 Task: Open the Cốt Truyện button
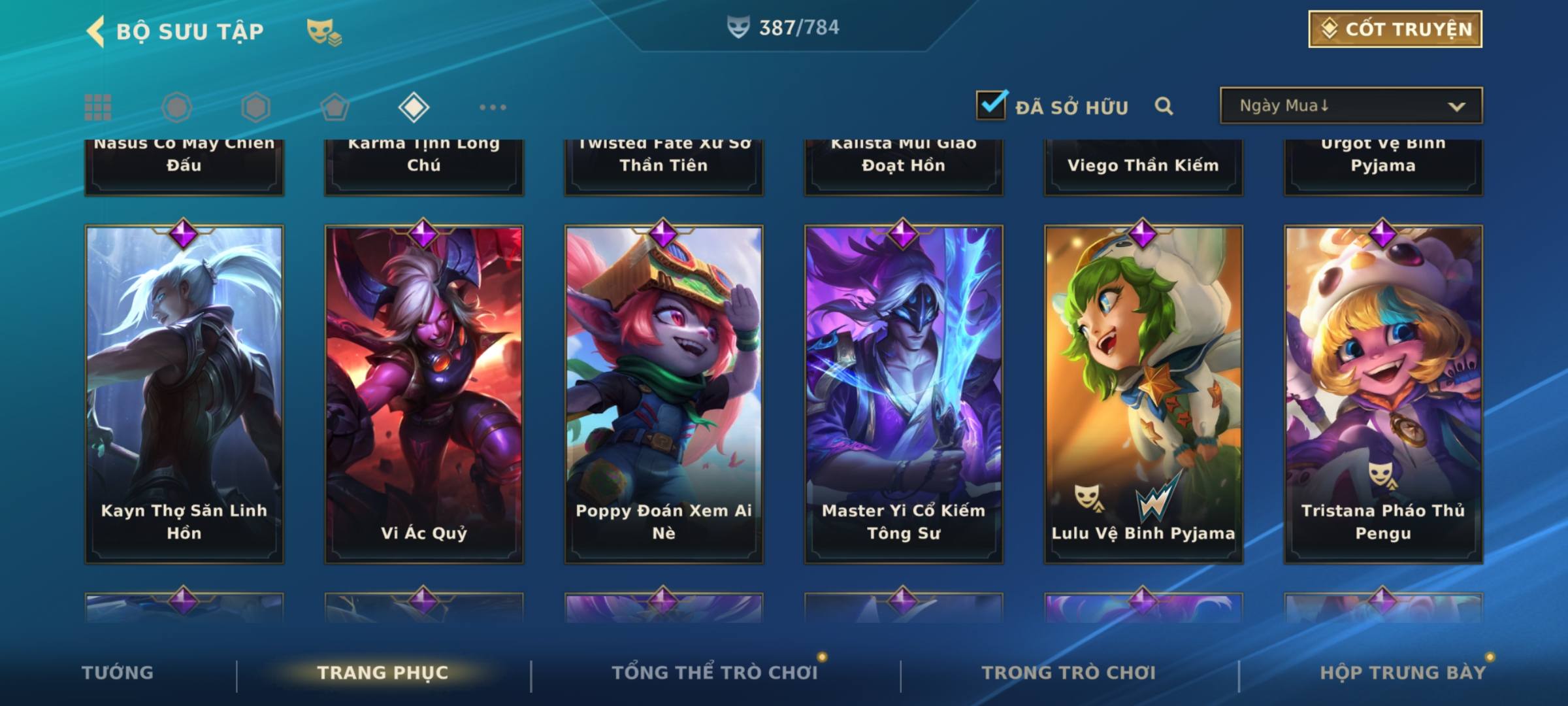coord(1395,29)
